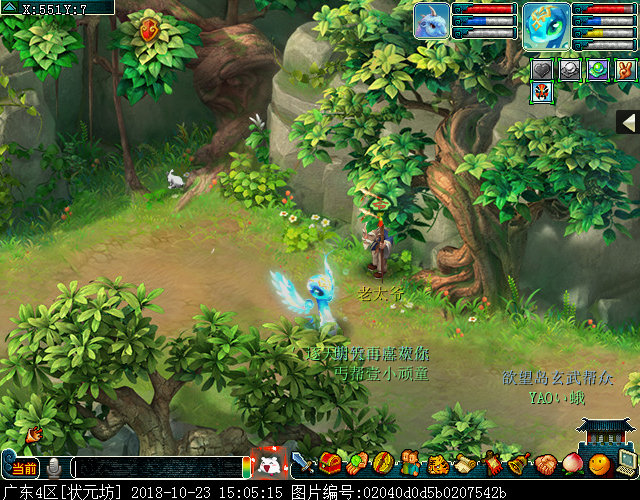Open the orange smiley face menu
The height and width of the screenshot is (500, 640).
click(x=598, y=464)
